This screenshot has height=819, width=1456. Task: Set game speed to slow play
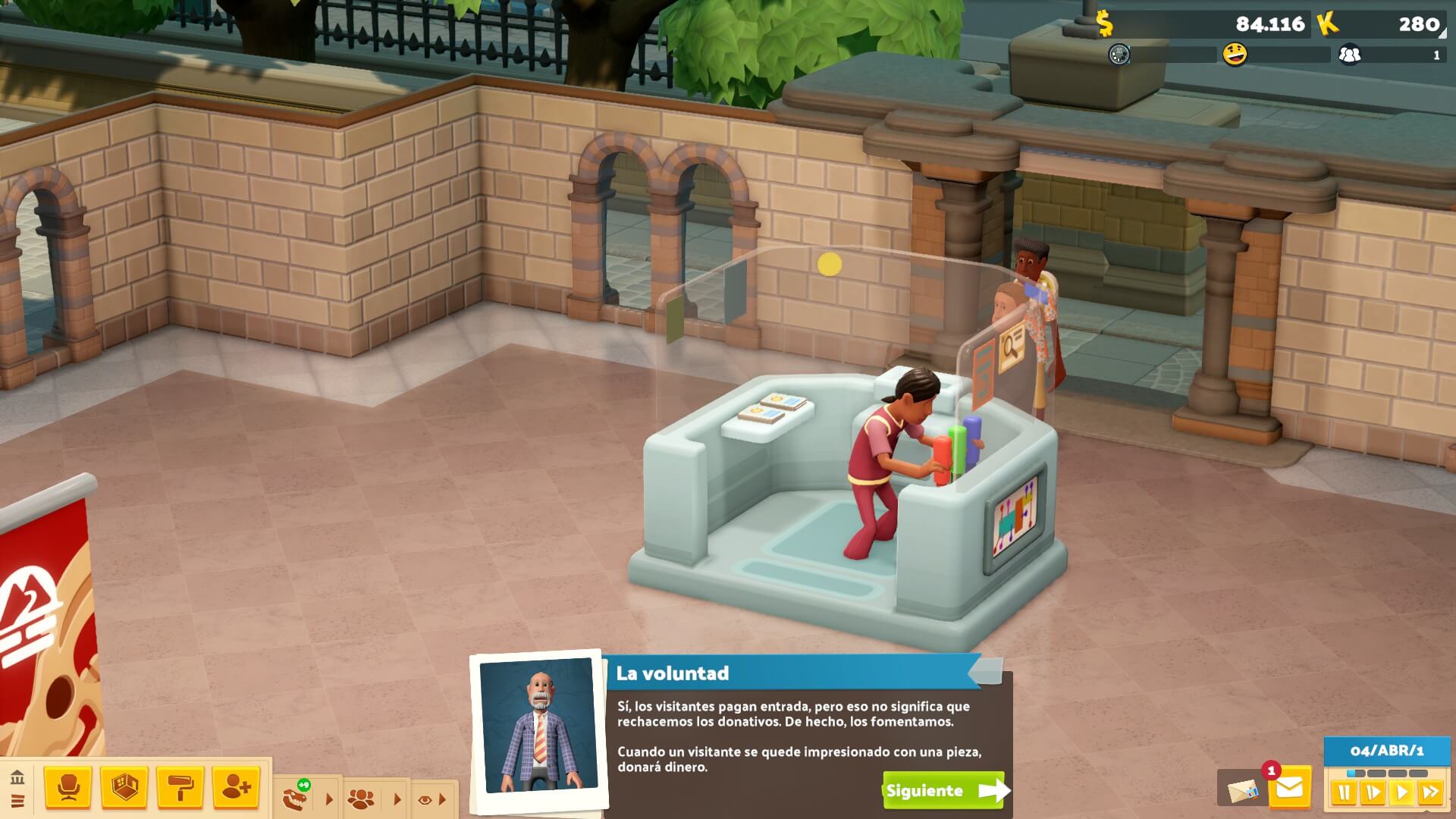tap(1373, 794)
